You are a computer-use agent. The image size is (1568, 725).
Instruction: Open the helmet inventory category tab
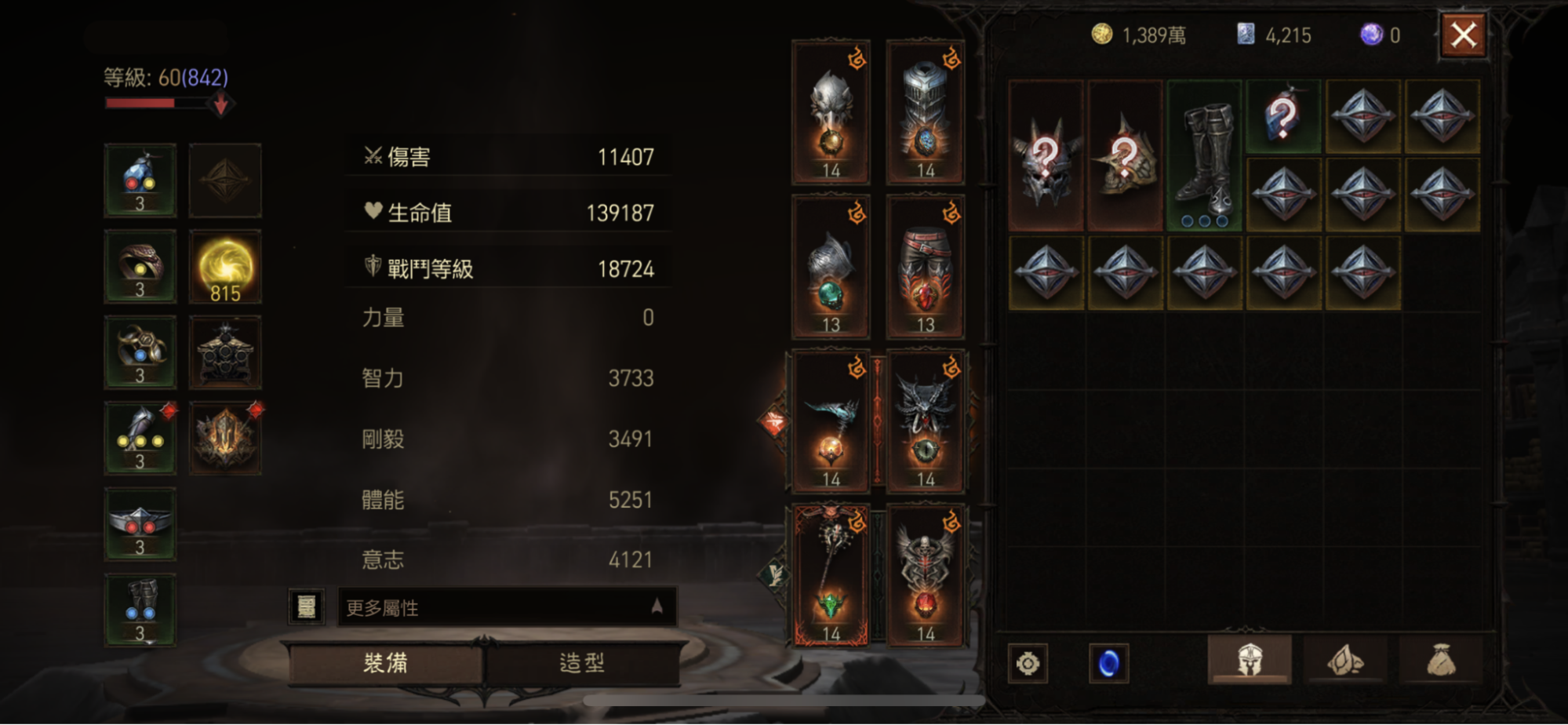click(1250, 661)
